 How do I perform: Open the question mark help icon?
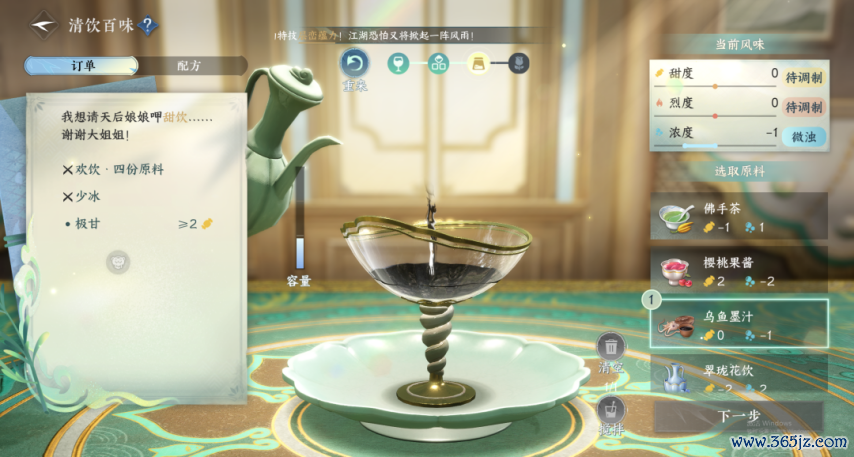click(147, 26)
